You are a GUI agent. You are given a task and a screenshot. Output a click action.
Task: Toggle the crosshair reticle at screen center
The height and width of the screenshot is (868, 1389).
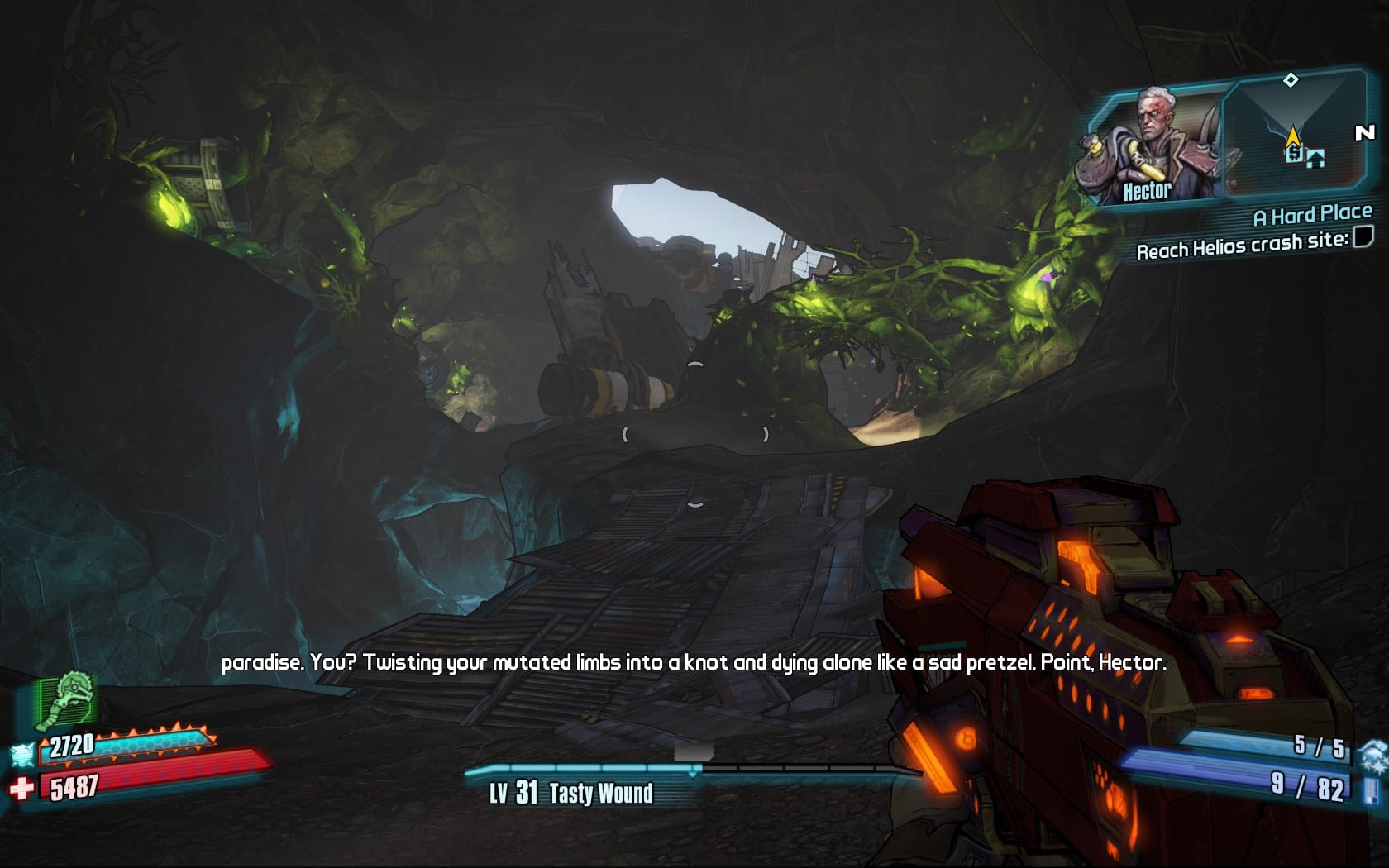[x=694, y=434]
